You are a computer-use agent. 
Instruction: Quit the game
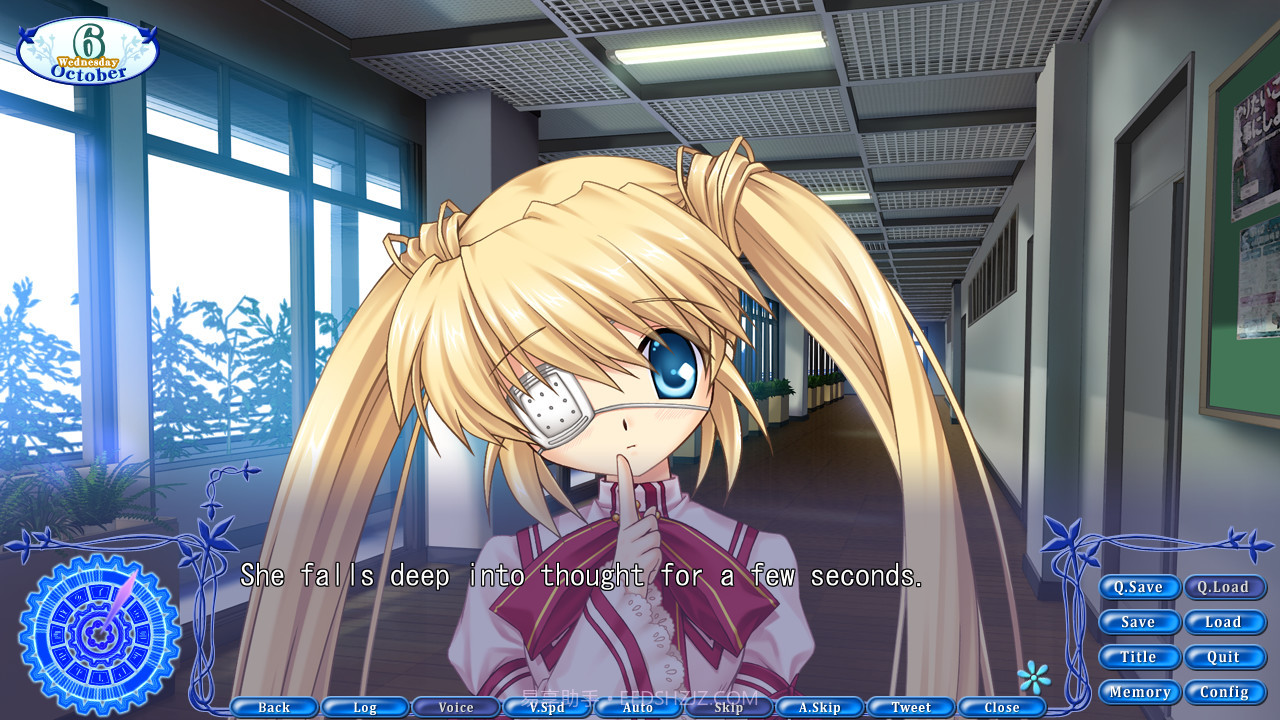click(1224, 657)
